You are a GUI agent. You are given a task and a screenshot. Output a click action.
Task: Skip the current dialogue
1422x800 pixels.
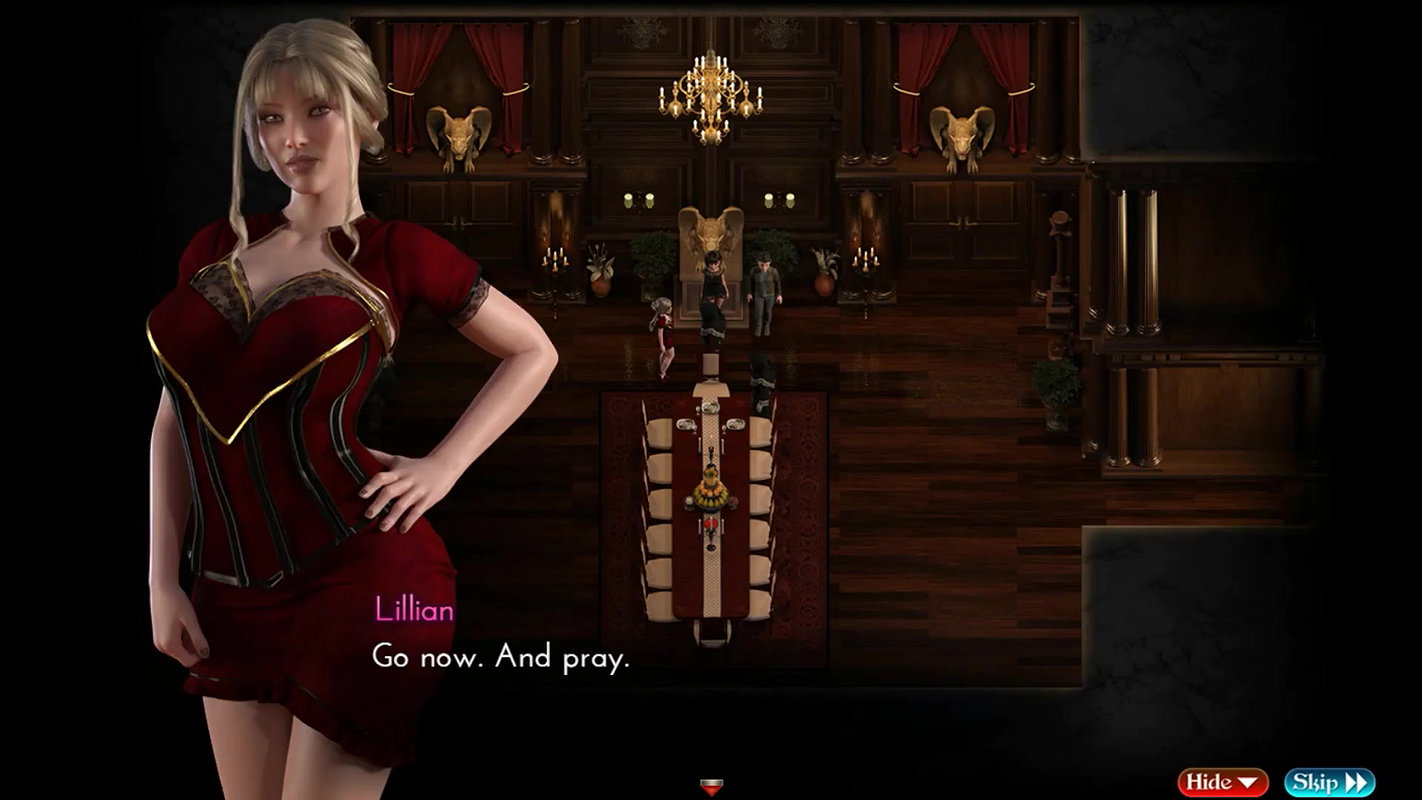1329,782
